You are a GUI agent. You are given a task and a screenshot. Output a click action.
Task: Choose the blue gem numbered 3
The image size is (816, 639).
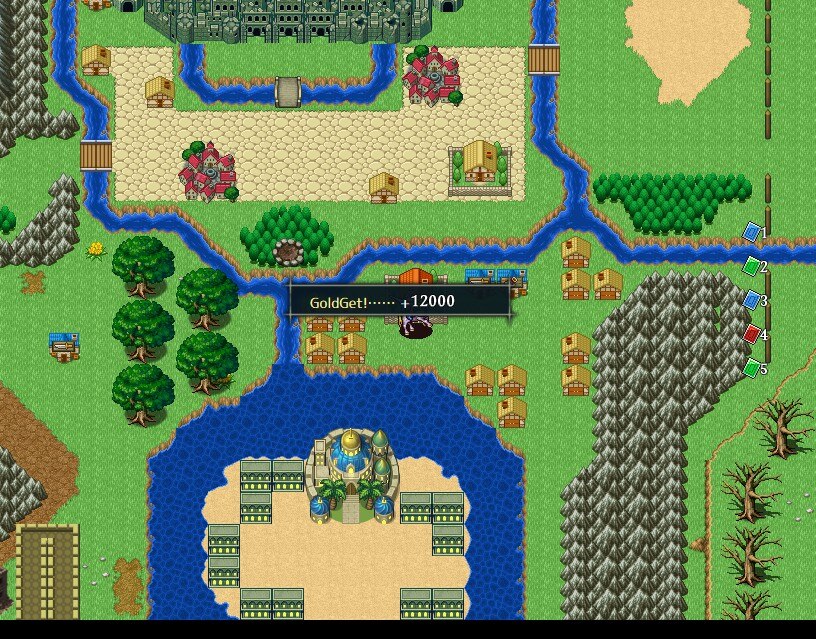coord(752,300)
